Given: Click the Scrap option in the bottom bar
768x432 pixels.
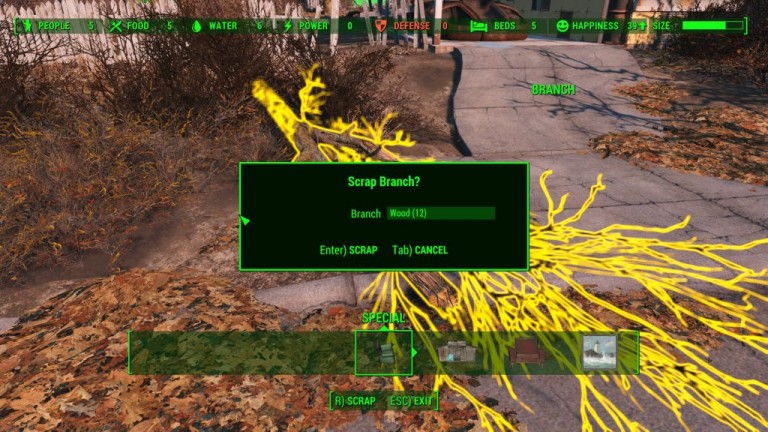Looking at the screenshot, I should point(355,401).
